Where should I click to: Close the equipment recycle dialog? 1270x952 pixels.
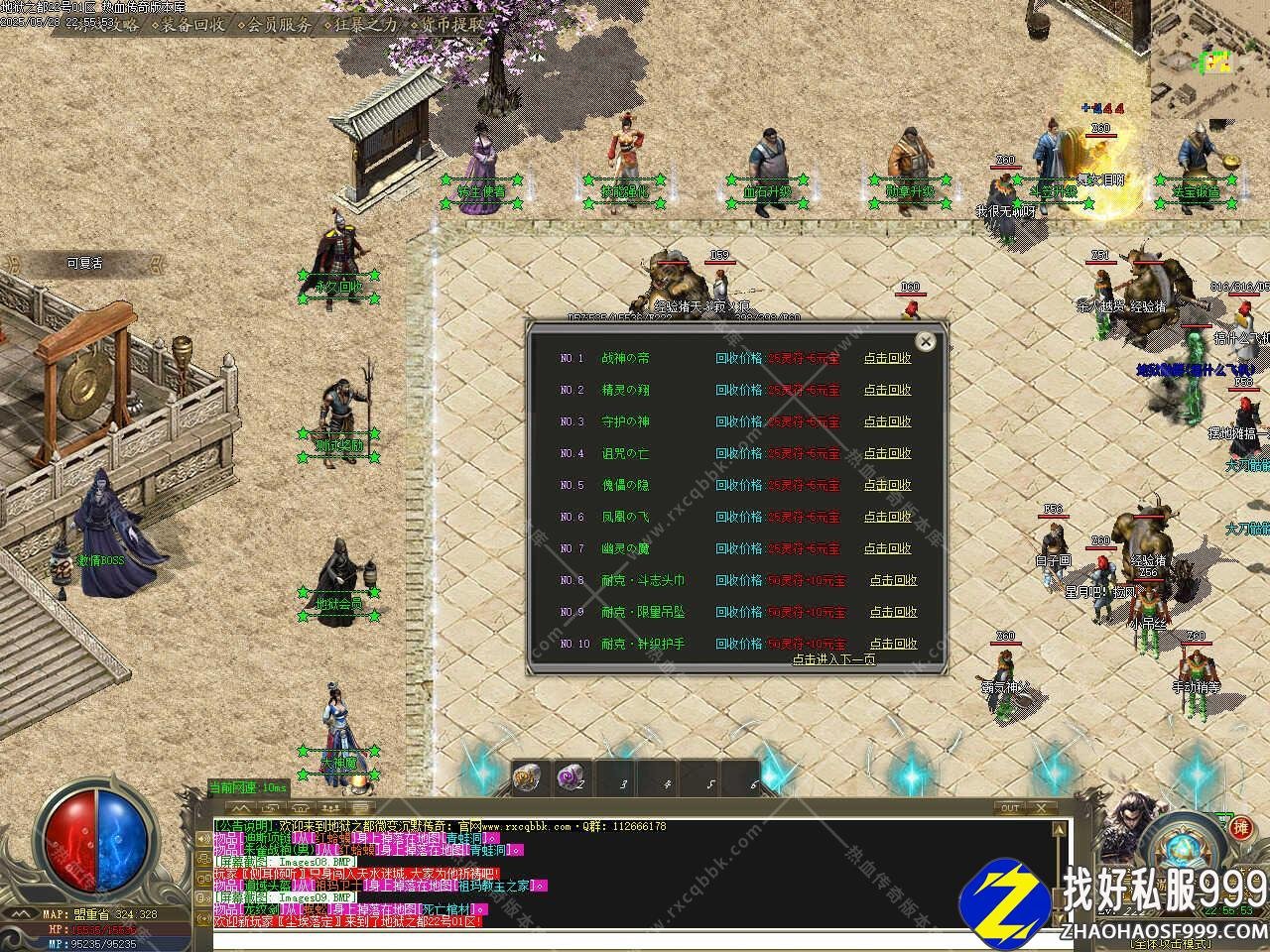[x=925, y=342]
